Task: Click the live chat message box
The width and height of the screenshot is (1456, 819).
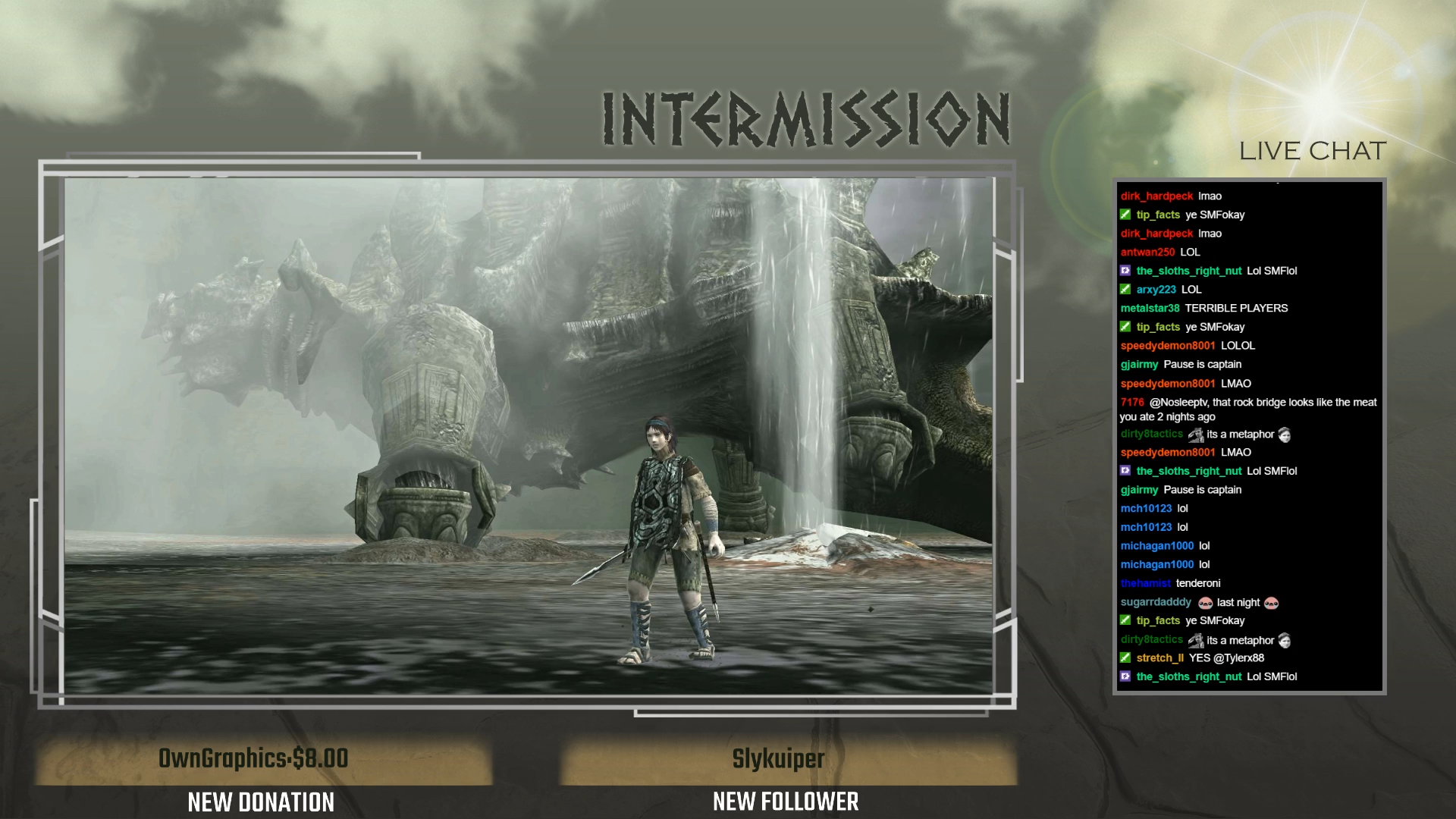Action: coord(1249,436)
